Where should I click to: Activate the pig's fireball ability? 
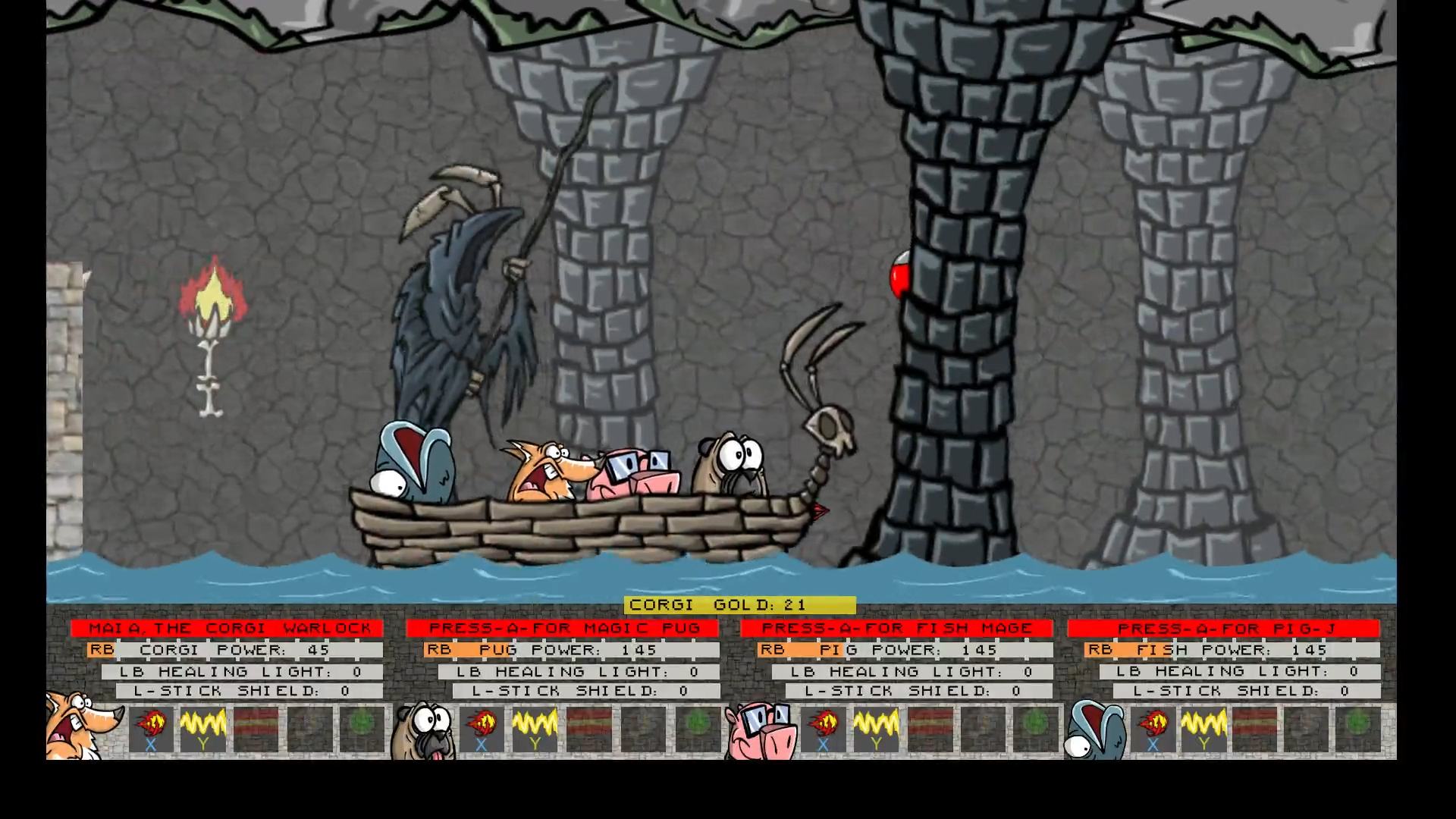823,729
